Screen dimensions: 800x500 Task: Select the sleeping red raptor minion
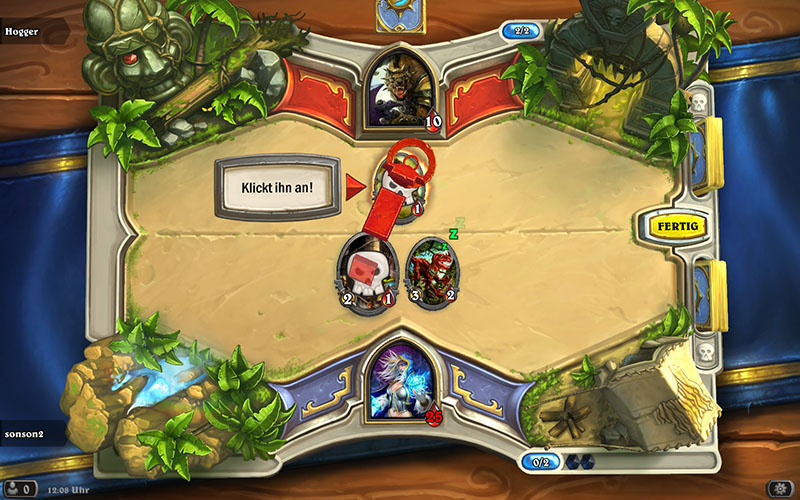click(433, 271)
